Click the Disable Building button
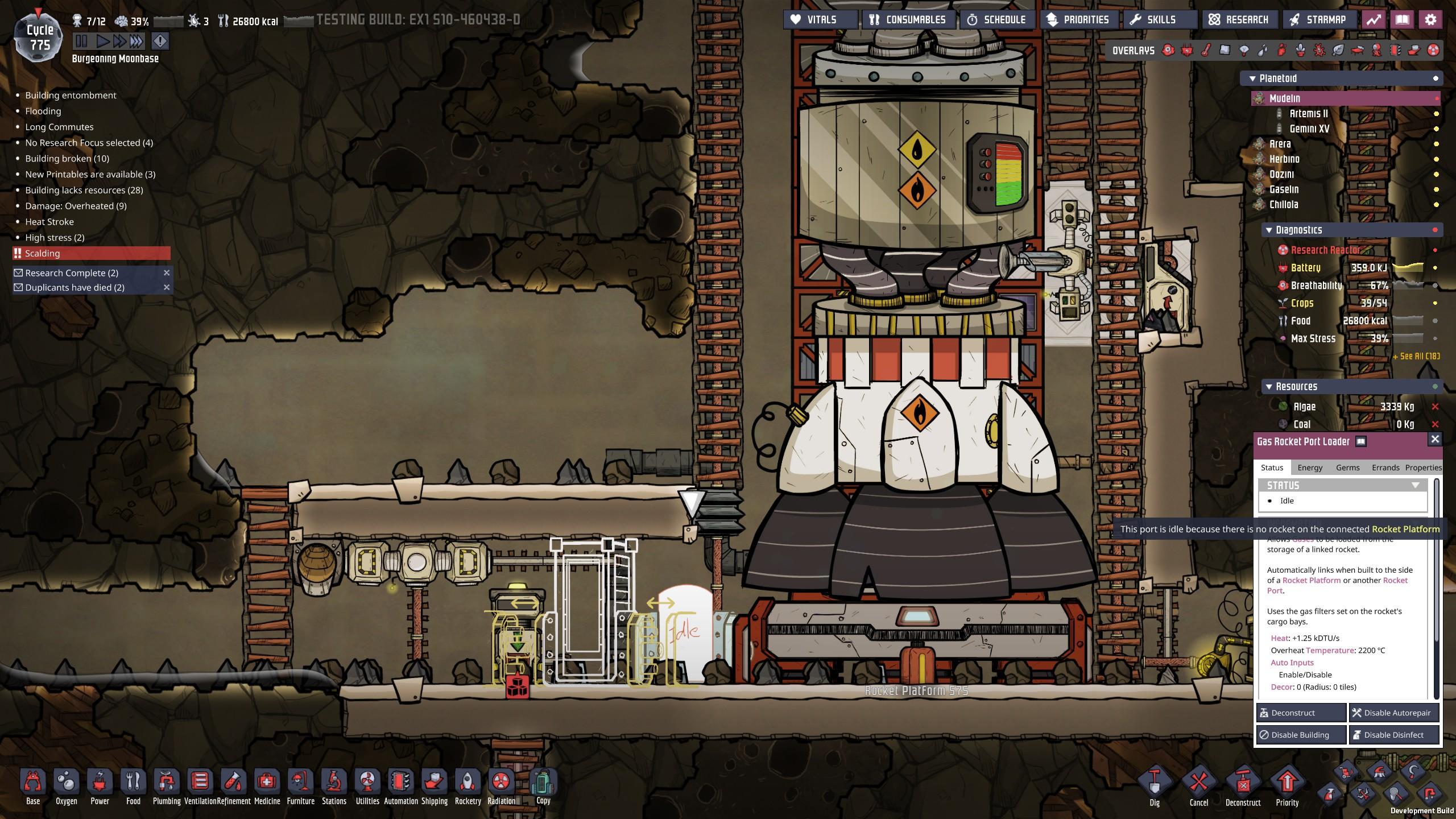The image size is (1456, 819). coord(1301,735)
